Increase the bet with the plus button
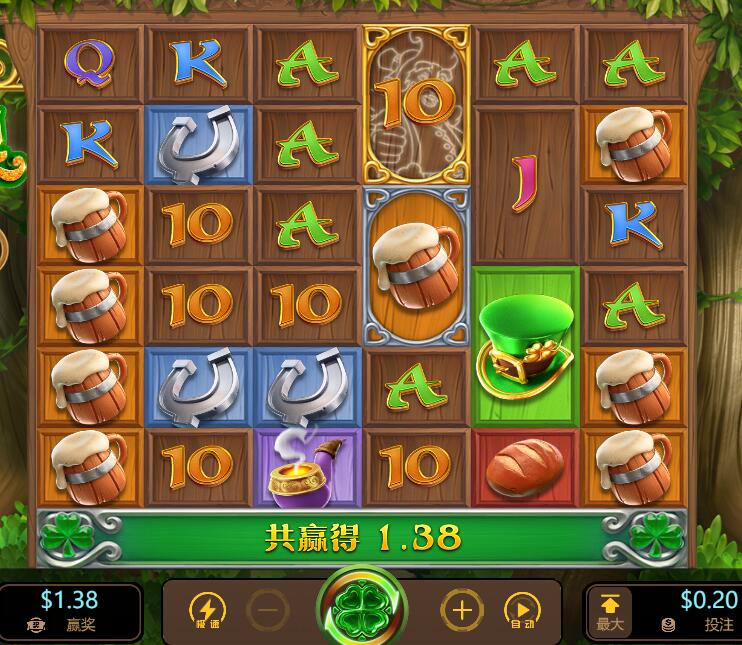This screenshot has height=645, width=742. (461, 609)
